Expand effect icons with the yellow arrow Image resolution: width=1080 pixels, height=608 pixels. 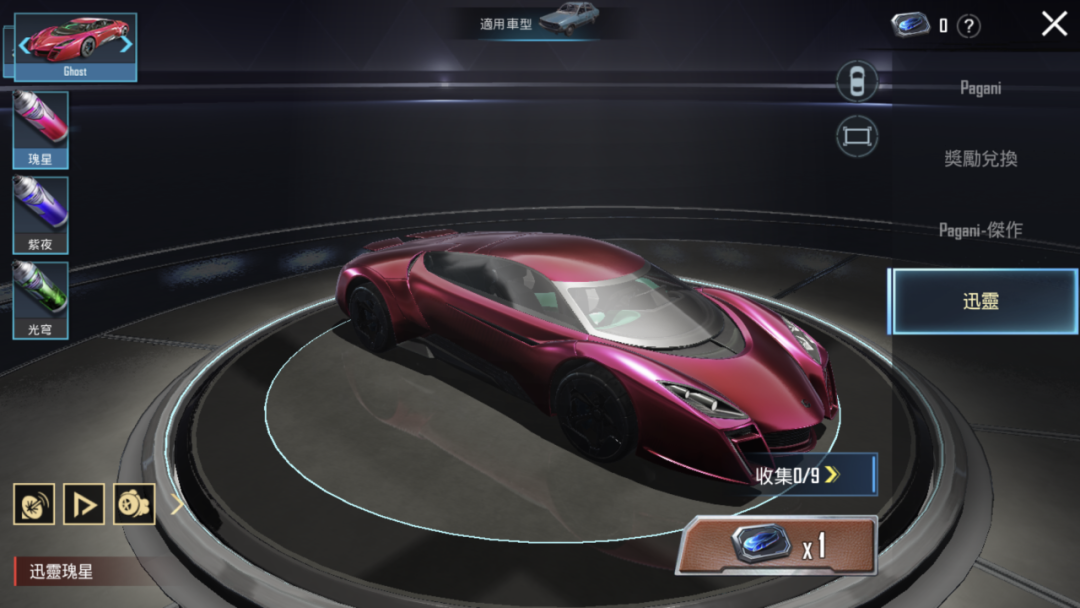click(x=177, y=504)
